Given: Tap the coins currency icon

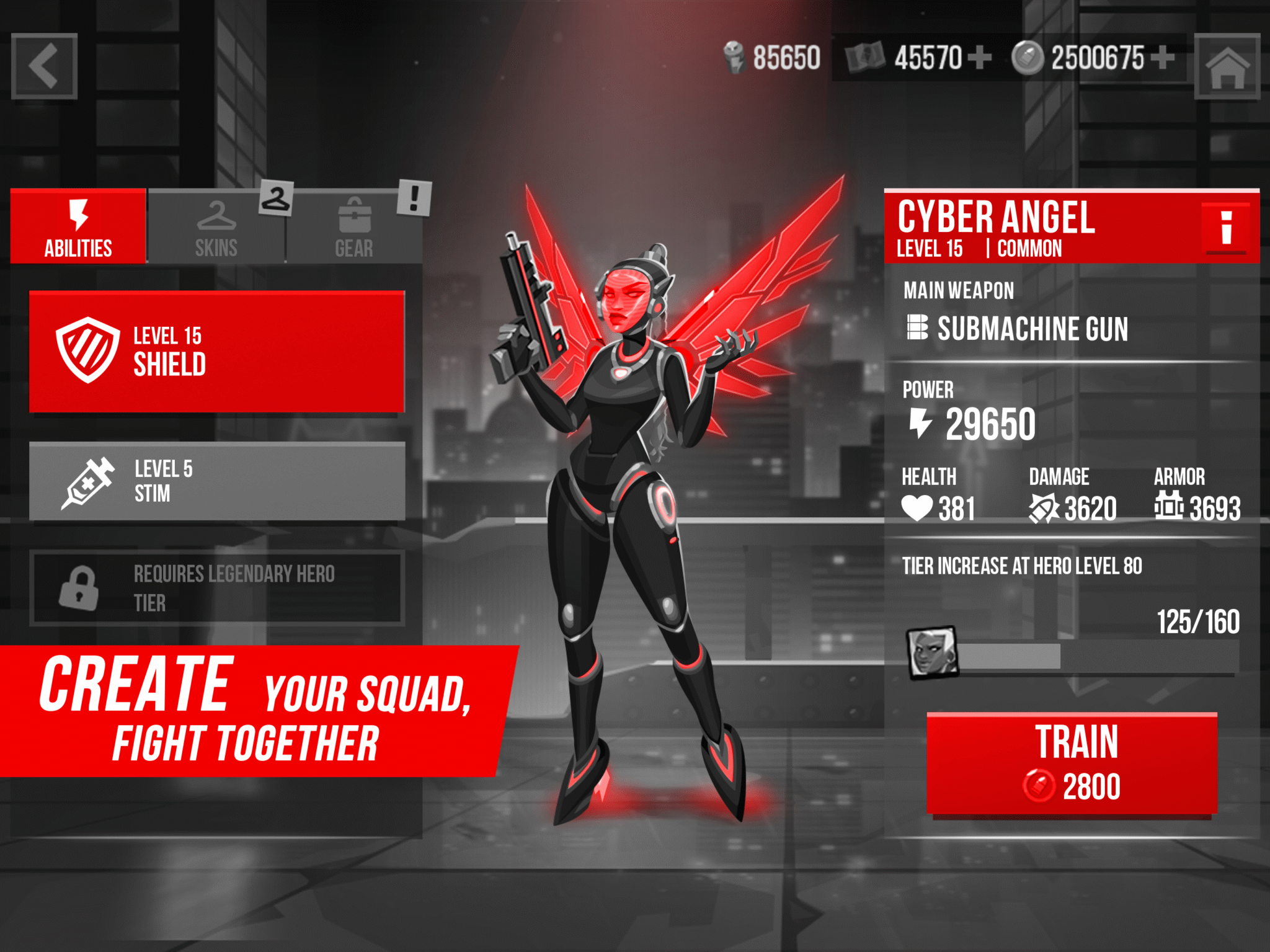Looking at the screenshot, I should 1029,56.
